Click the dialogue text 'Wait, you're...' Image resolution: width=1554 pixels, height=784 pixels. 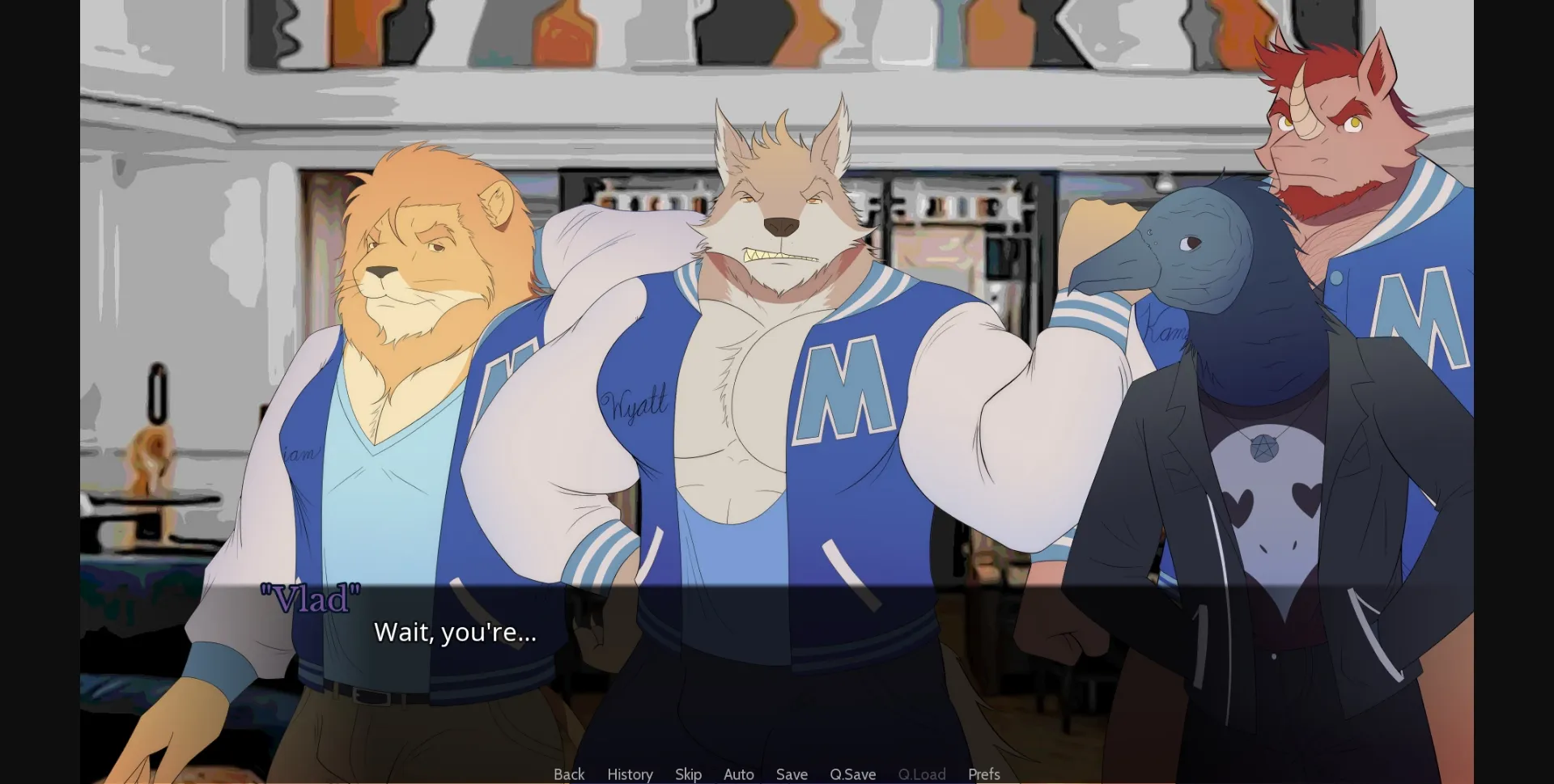click(x=454, y=634)
